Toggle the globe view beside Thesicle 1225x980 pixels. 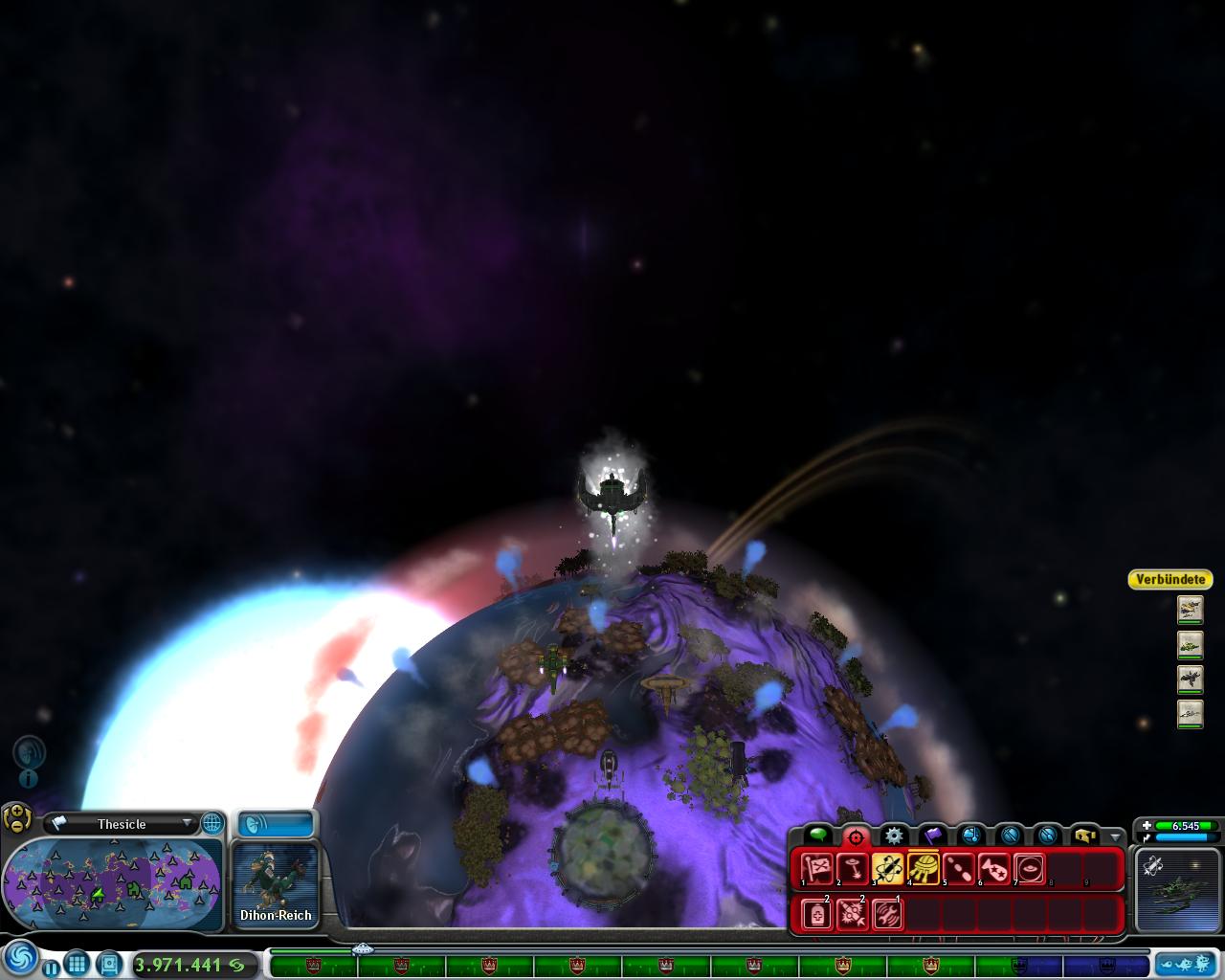(212, 823)
